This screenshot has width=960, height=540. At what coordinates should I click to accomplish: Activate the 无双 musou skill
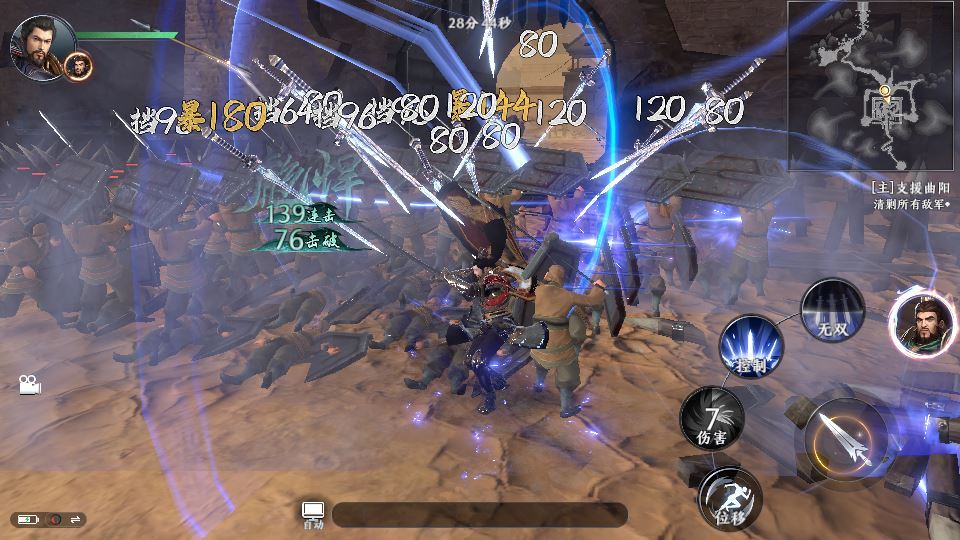point(832,311)
